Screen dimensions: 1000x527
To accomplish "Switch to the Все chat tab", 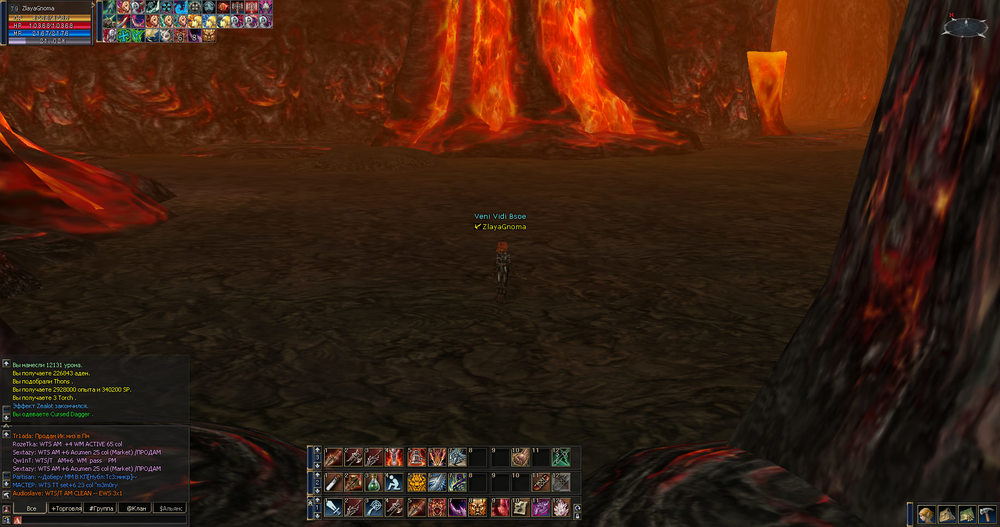I will tap(31, 508).
